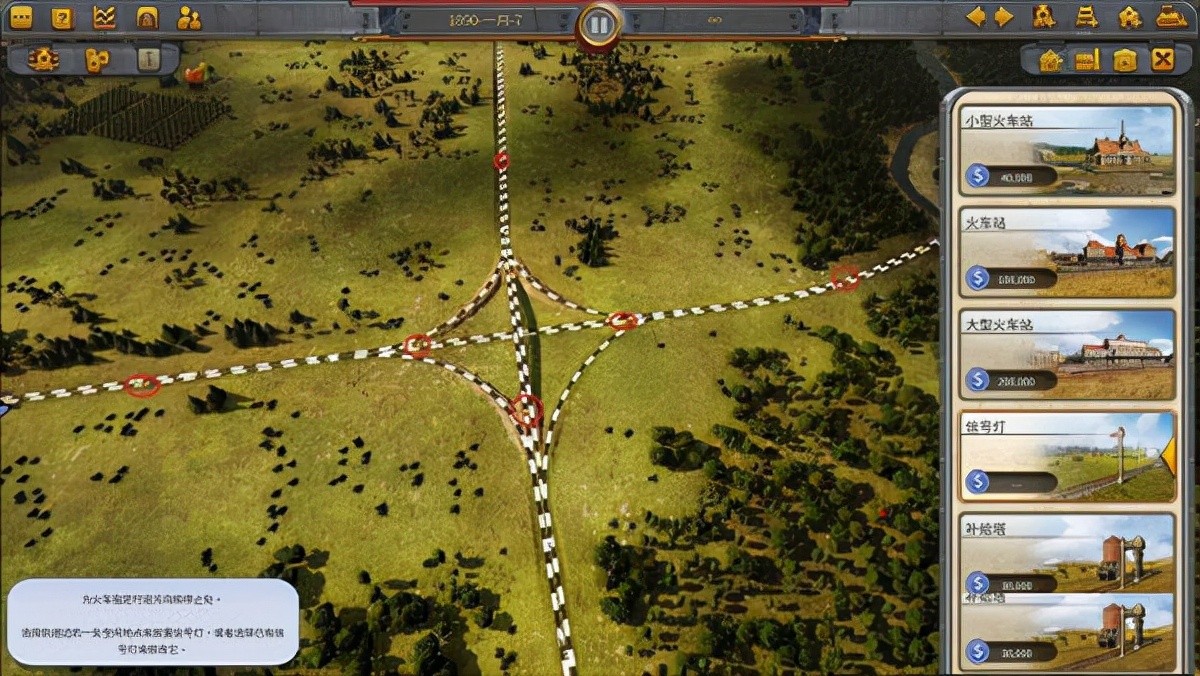Choose the large train station (大型火车站)
Viewport: 1200px width, 676px height.
coord(1066,354)
